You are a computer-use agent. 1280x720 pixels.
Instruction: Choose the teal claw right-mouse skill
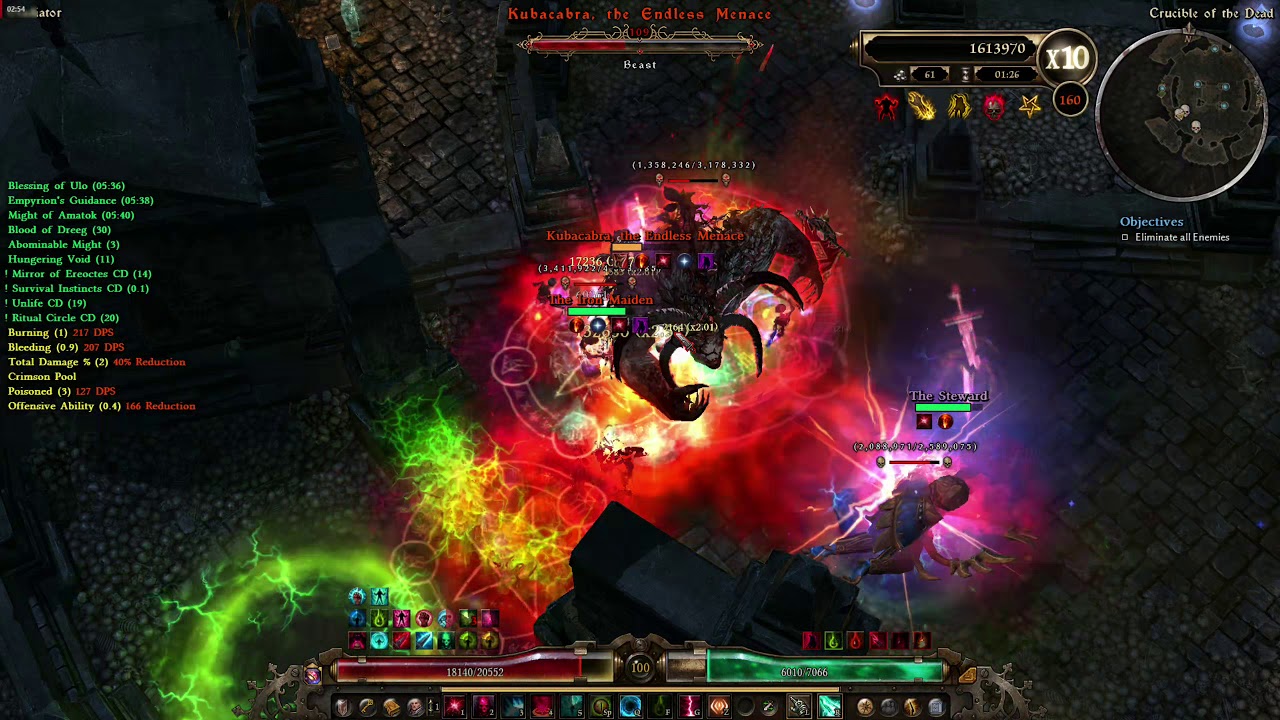pyautogui.click(x=829, y=707)
